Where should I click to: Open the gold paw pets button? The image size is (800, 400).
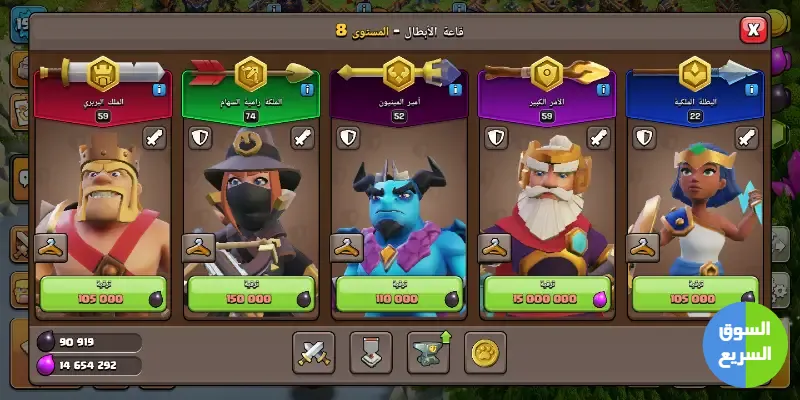[486, 351]
